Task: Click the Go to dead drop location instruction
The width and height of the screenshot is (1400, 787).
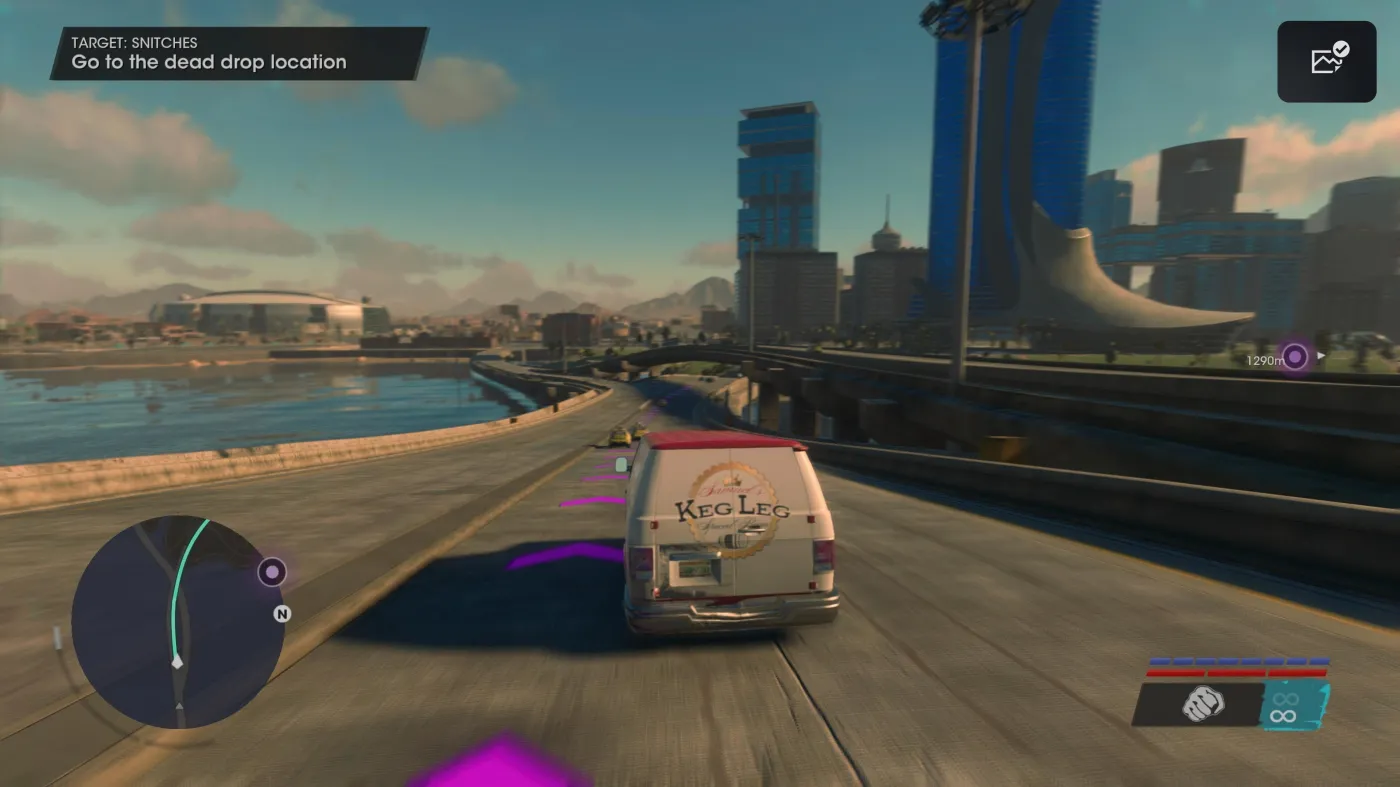Action: (x=208, y=62)
